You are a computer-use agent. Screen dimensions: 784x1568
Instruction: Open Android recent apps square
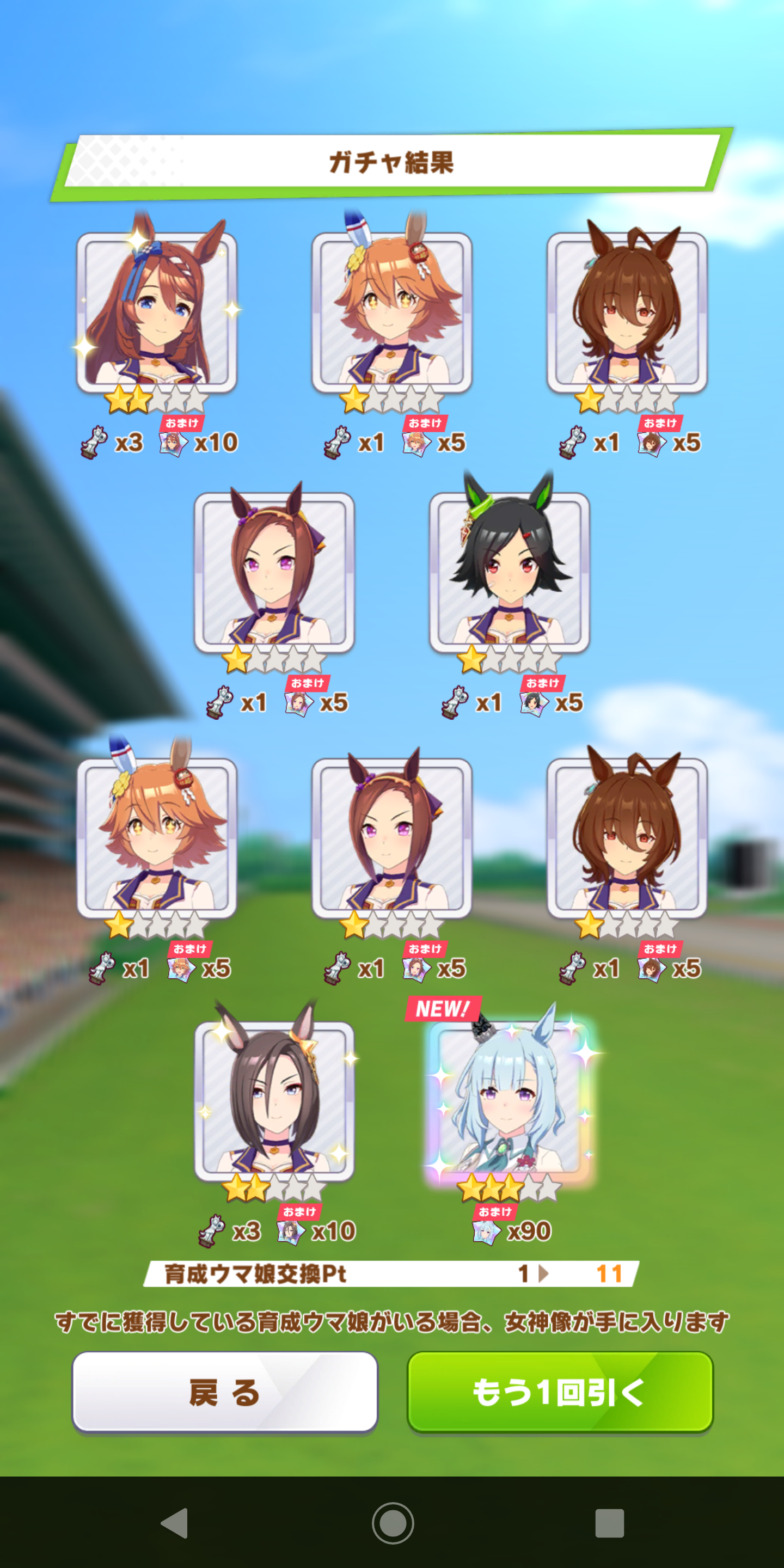pos(609,1523)
